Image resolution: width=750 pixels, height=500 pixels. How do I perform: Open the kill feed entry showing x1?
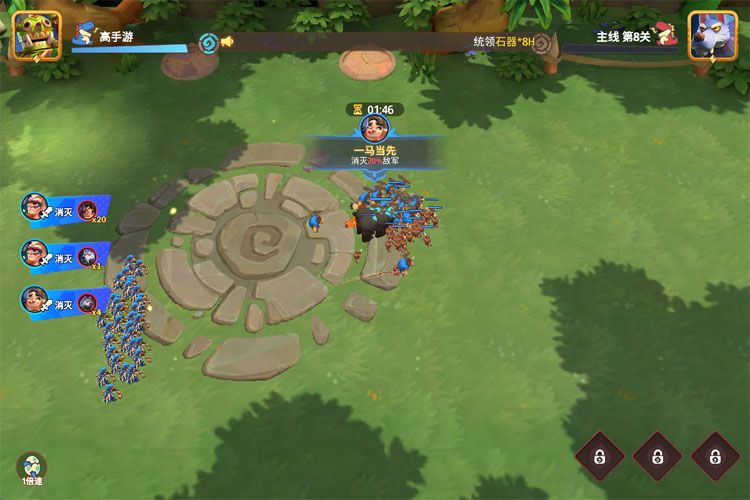[x=64, y=255]
